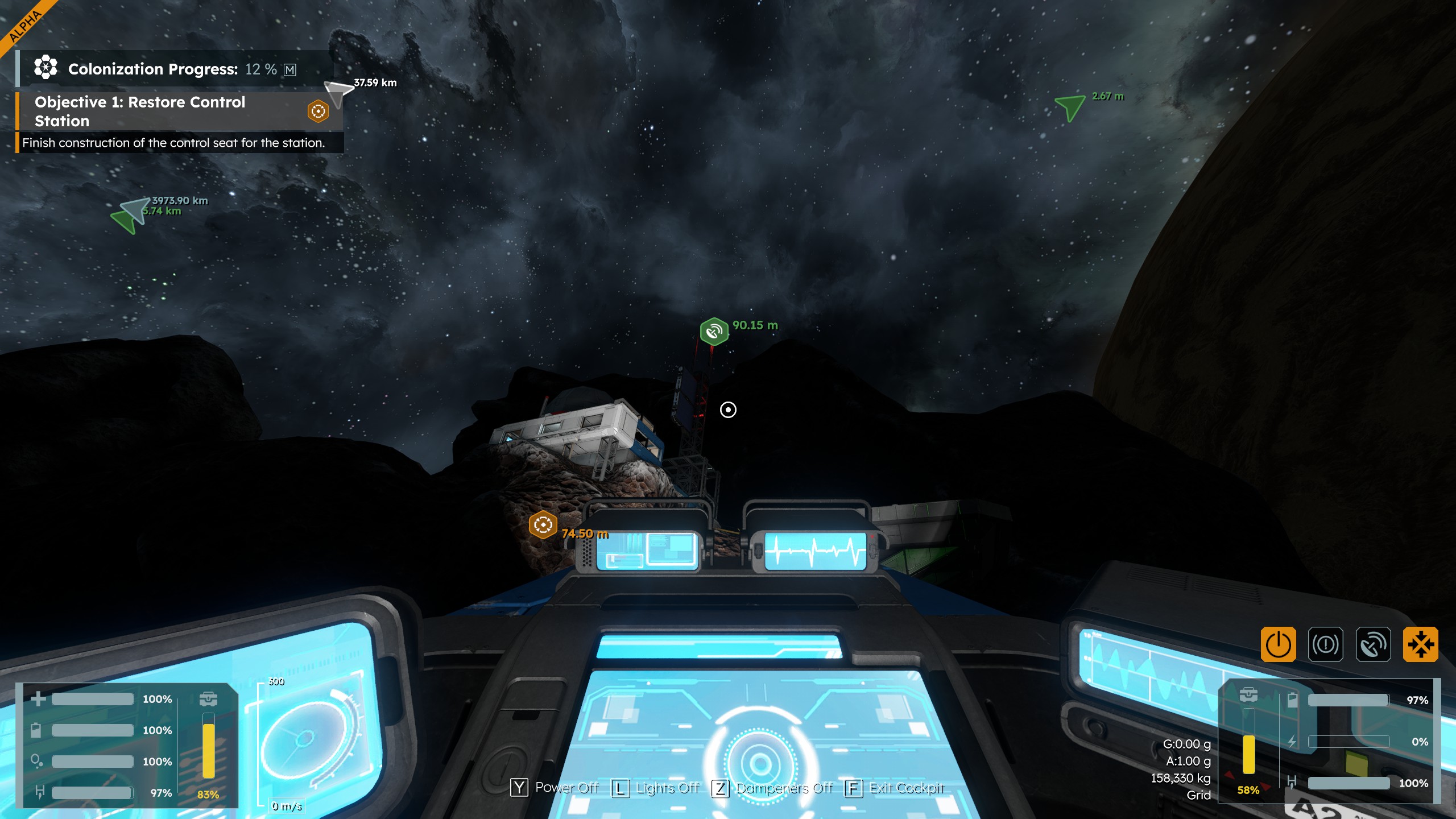Toggle the orange power status icon

[x=1278, y=644]
